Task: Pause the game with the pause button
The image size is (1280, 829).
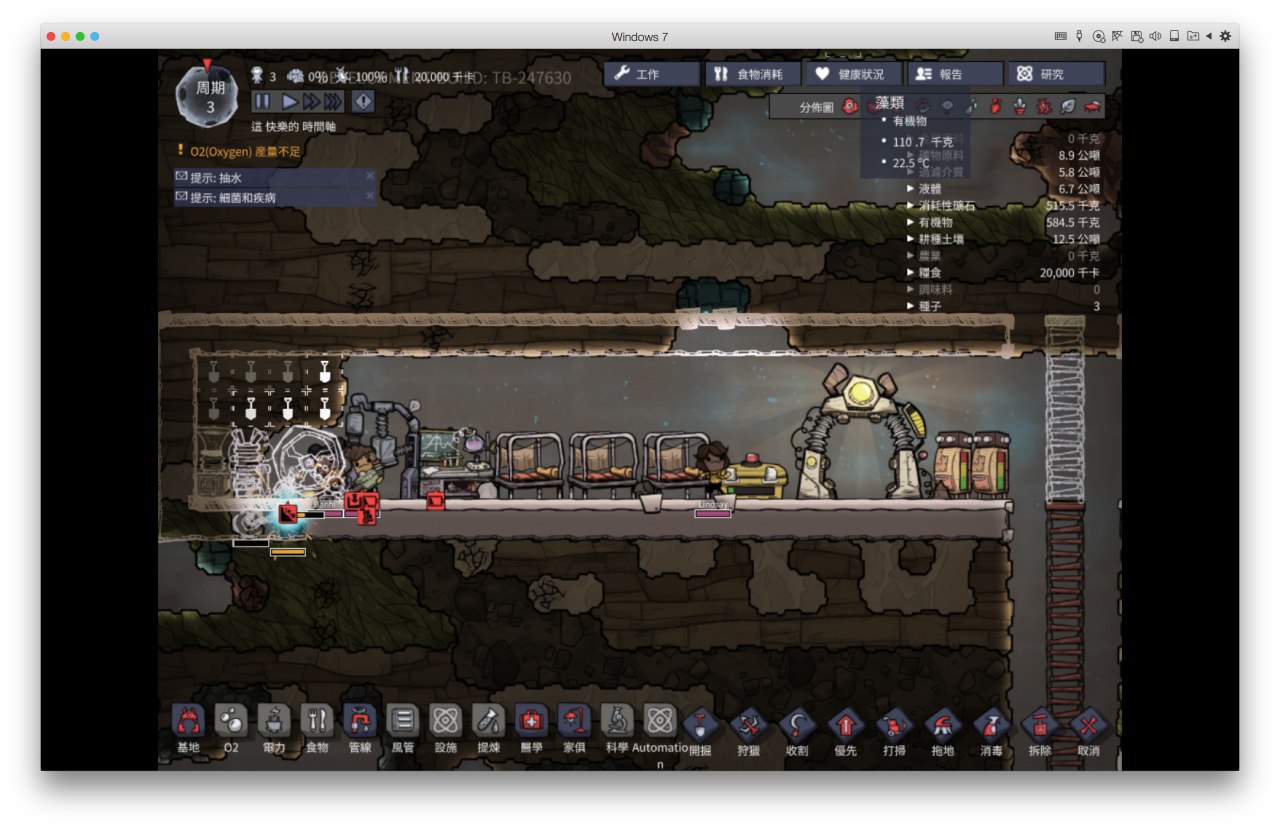Action: (x=262, y=101)
